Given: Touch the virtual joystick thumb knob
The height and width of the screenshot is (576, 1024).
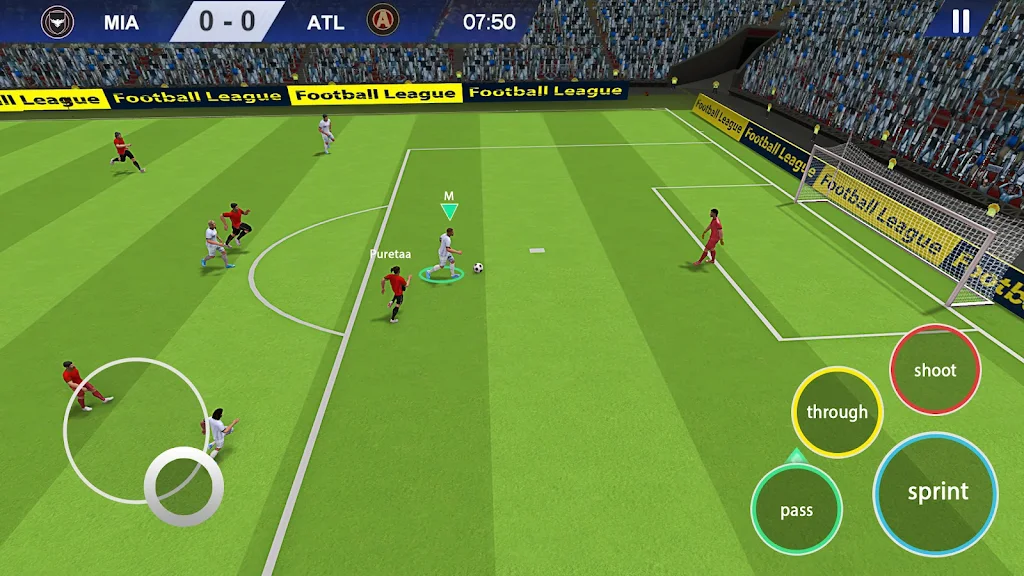Looking at the screenshot, I should click(x=184, y=485).
